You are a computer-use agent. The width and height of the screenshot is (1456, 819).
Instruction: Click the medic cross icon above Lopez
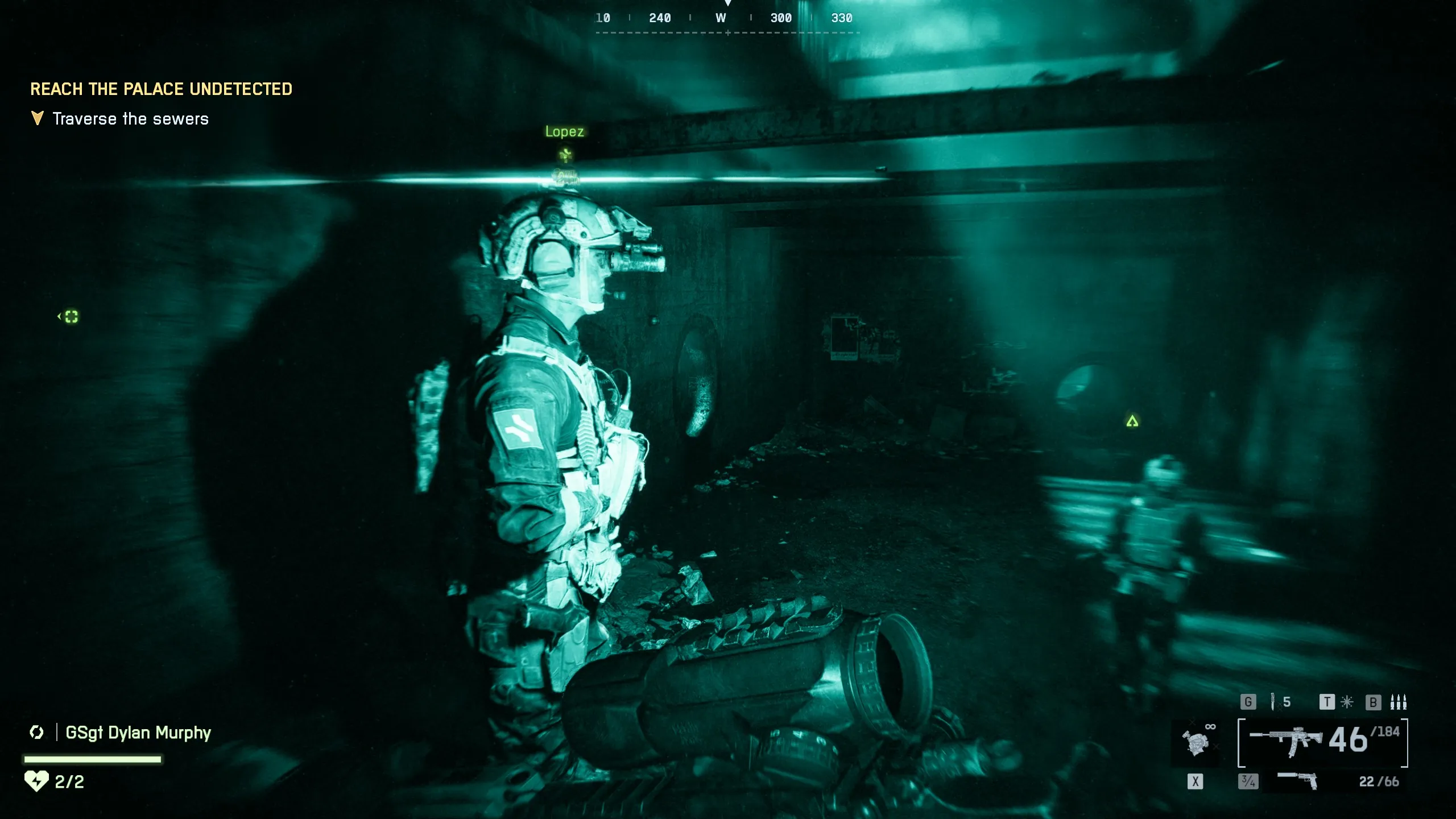click(x=566, y=155)
